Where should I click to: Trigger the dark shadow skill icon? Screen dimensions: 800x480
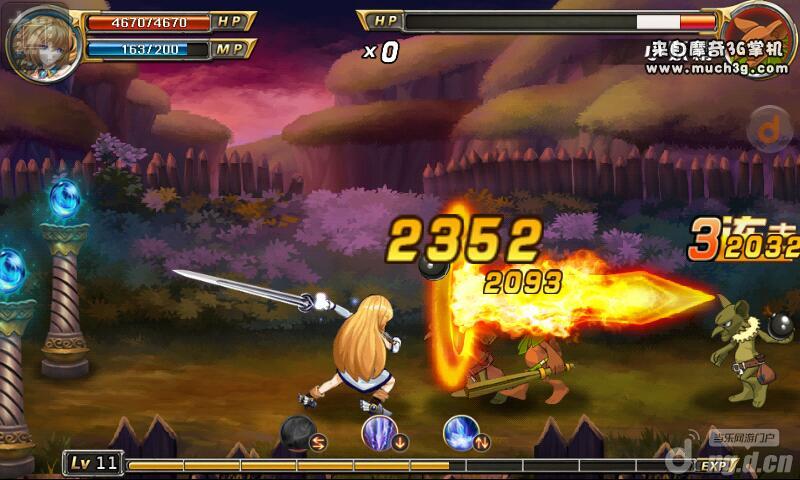coord(298,432)
